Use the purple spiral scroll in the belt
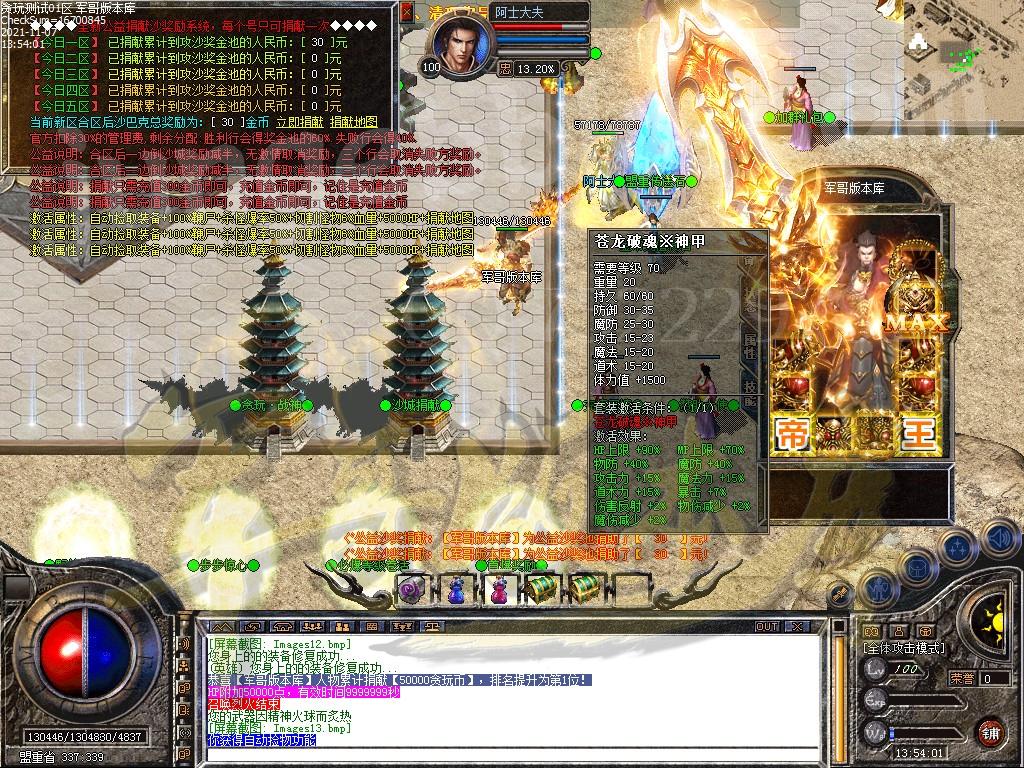This screenshot has width=1024, height=768. [412, 591]
